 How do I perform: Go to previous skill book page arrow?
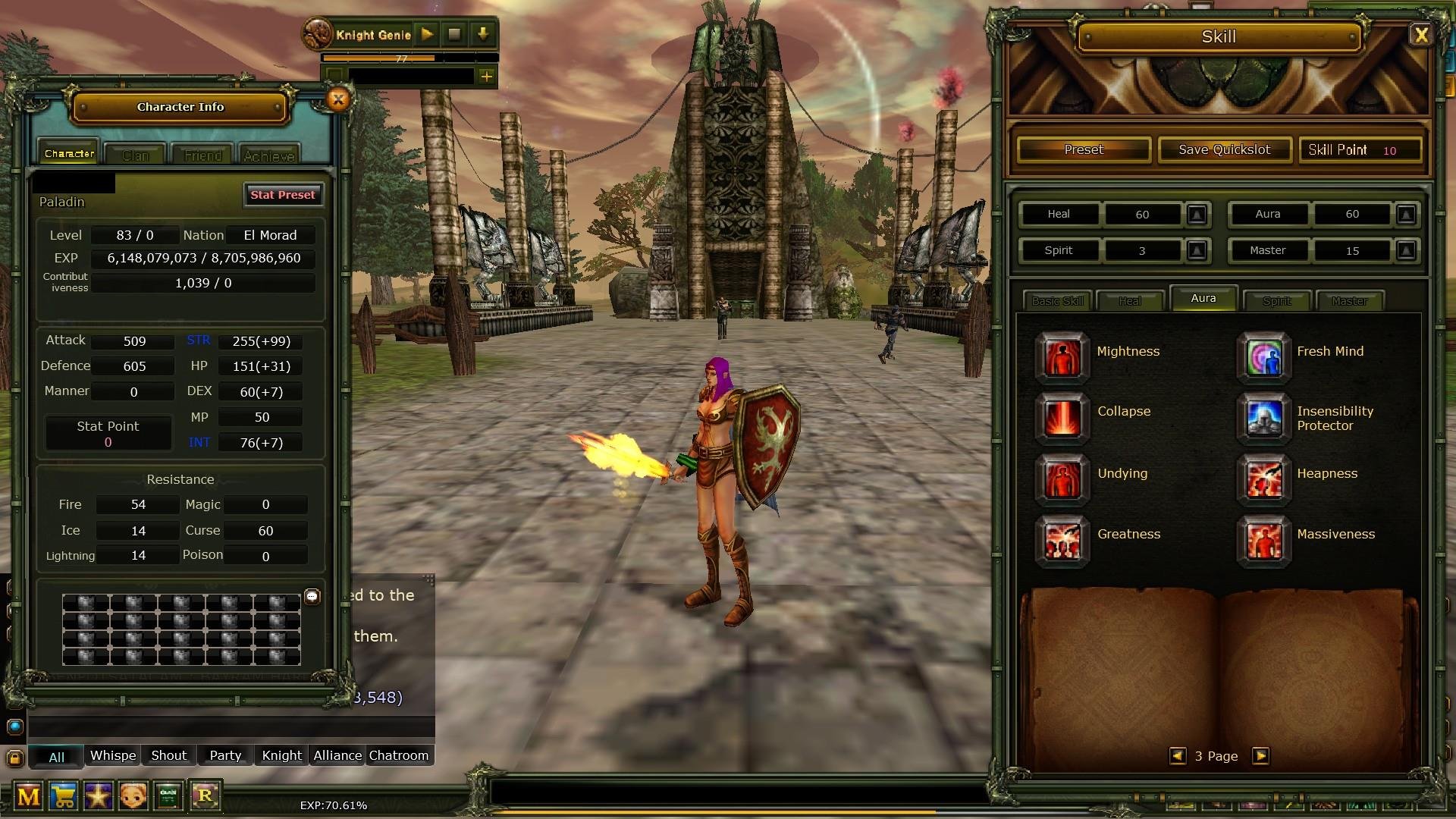(1178, 756)
